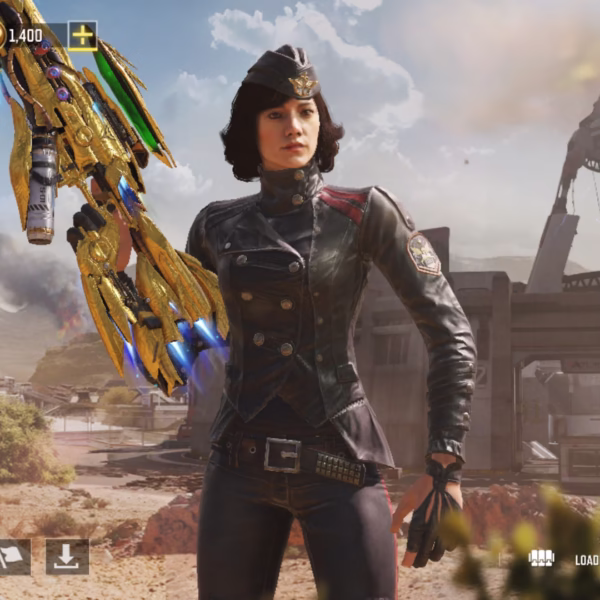
Task: Click the white flag icon button
Action: (14, 557)
